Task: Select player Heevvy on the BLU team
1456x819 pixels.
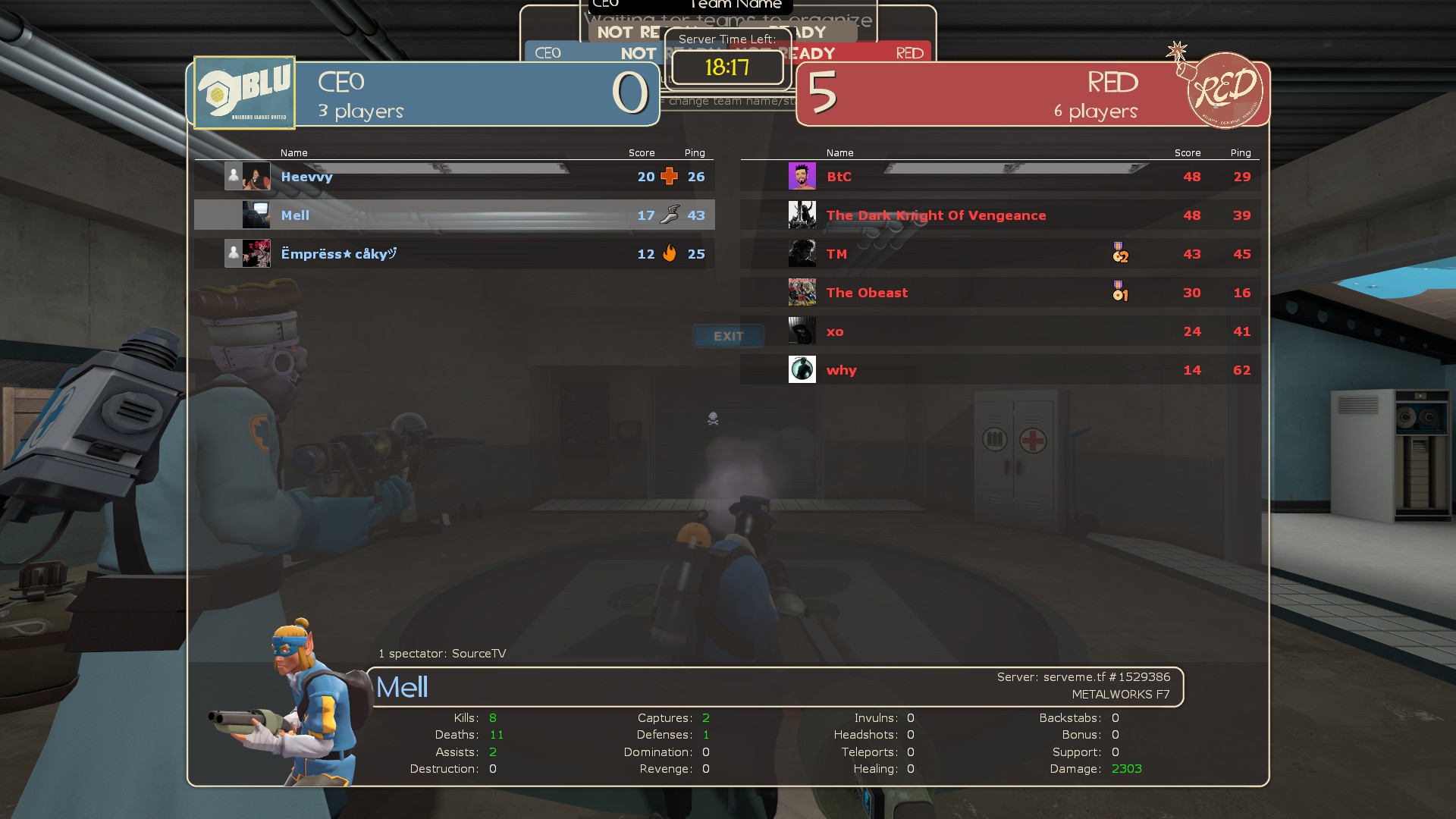Action: pos(306,177)
